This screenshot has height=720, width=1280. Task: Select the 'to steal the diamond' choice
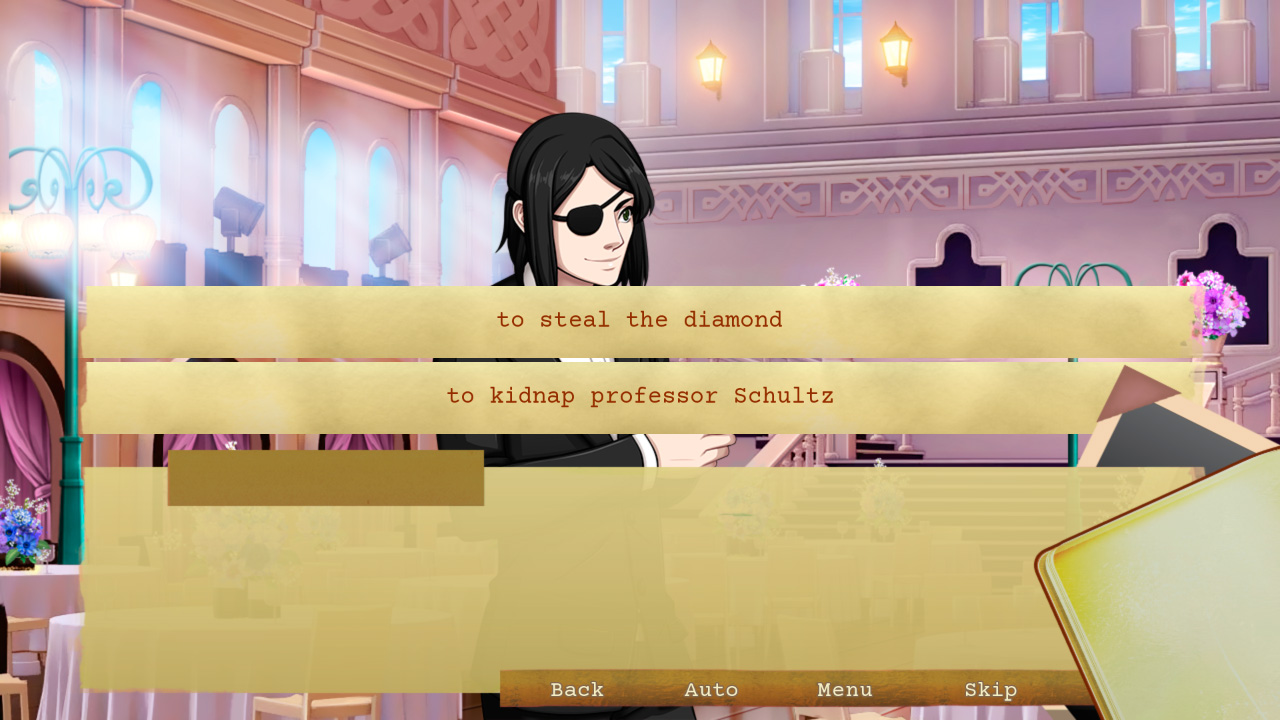(x=640, y=319)
